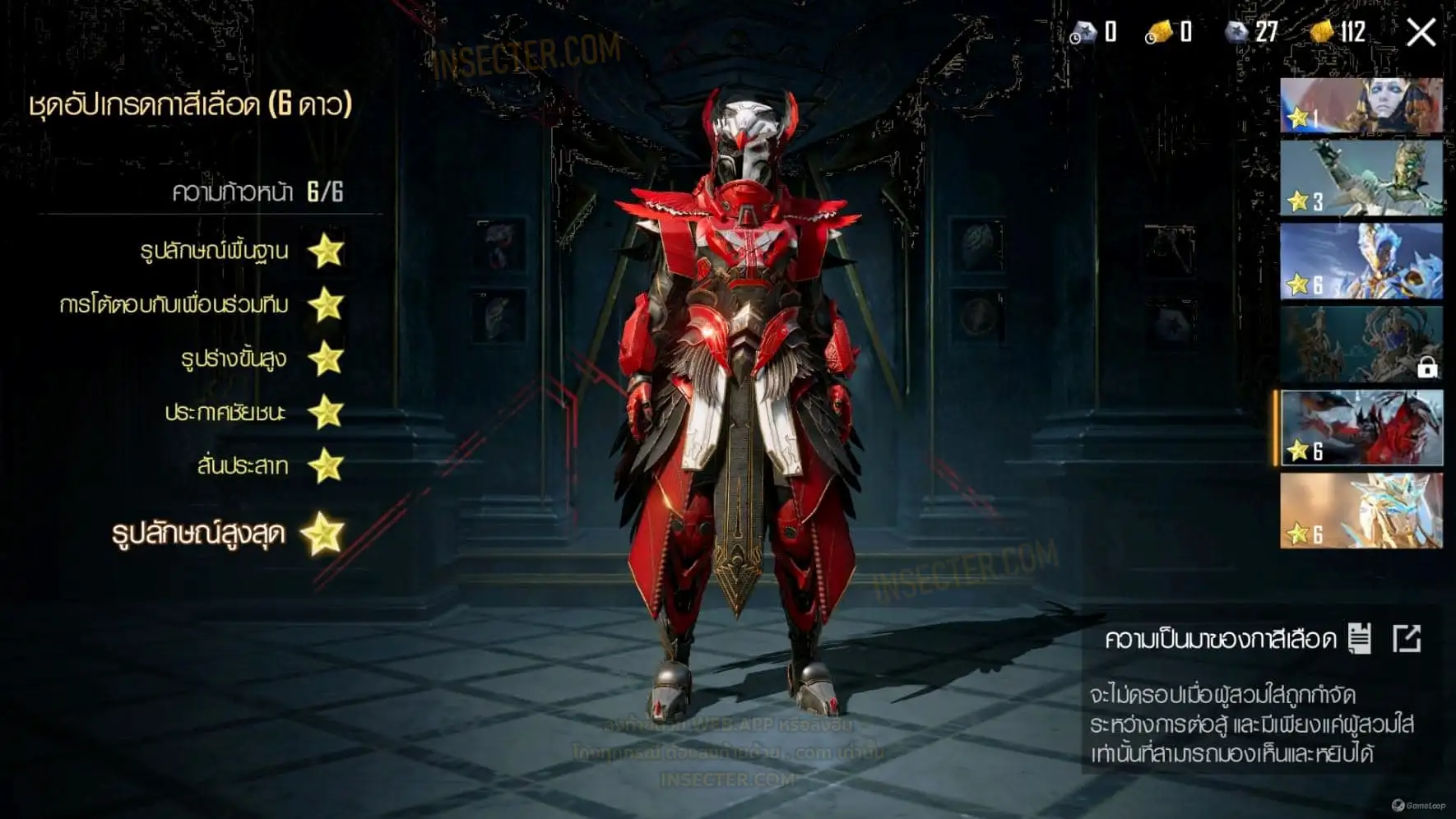Select the red Blood Raven outfit thumbnail
This screenshot has height=819, width=1456.
tap(1361, 428)
